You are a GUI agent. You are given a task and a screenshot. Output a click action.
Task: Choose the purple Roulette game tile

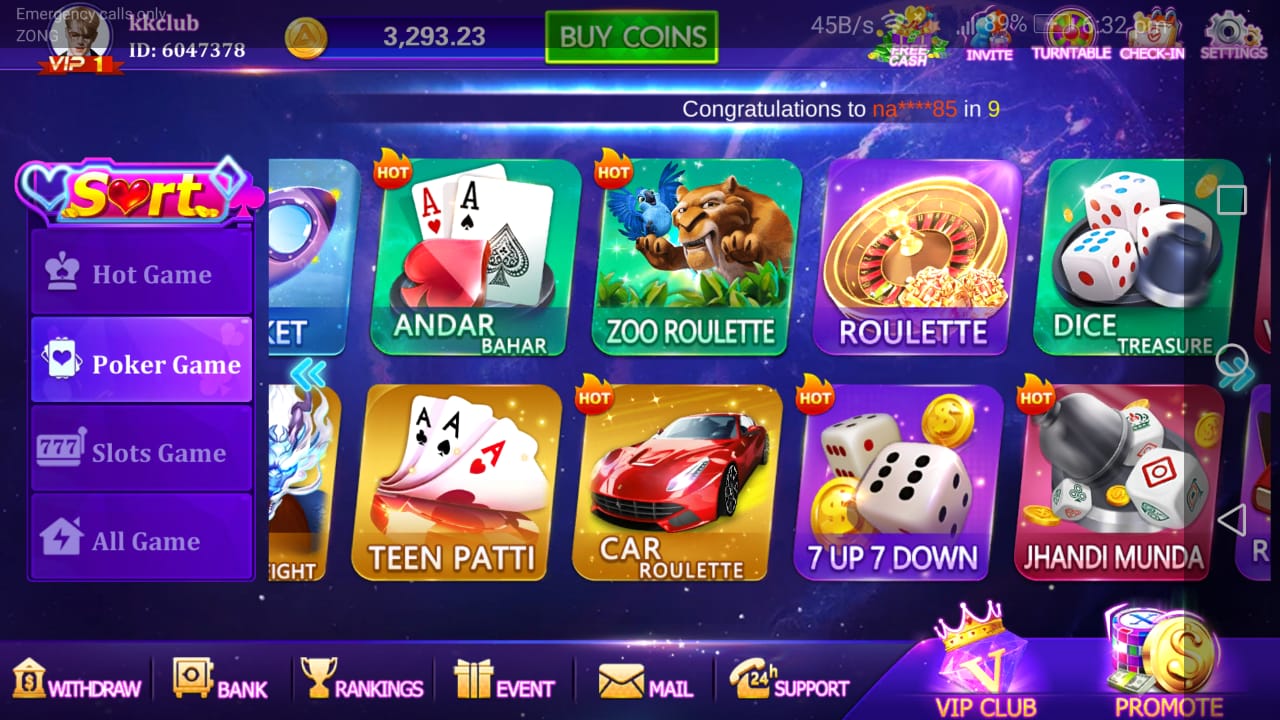(915, 257)
